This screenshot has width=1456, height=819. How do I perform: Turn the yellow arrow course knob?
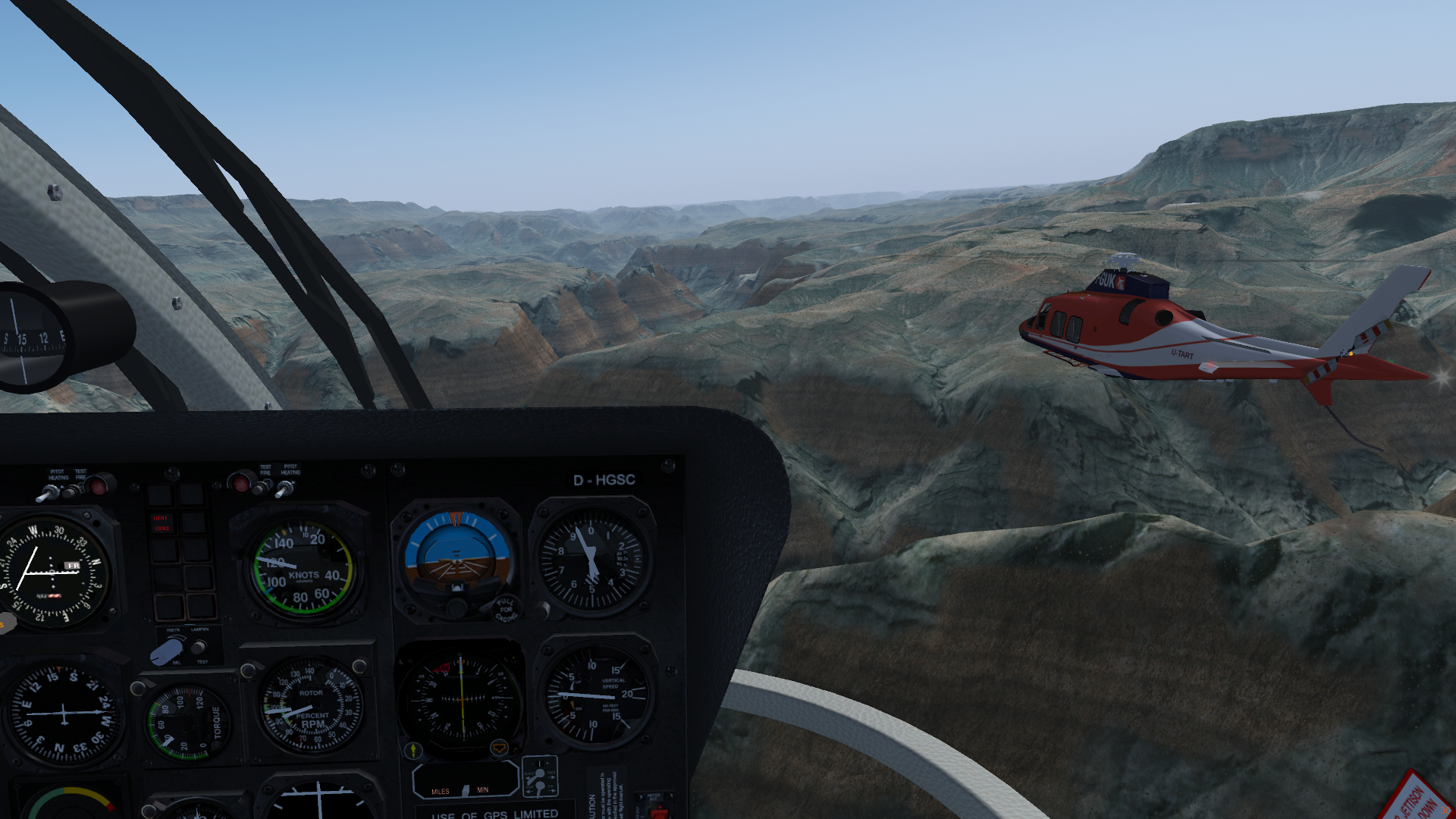[x=413, y=751]
